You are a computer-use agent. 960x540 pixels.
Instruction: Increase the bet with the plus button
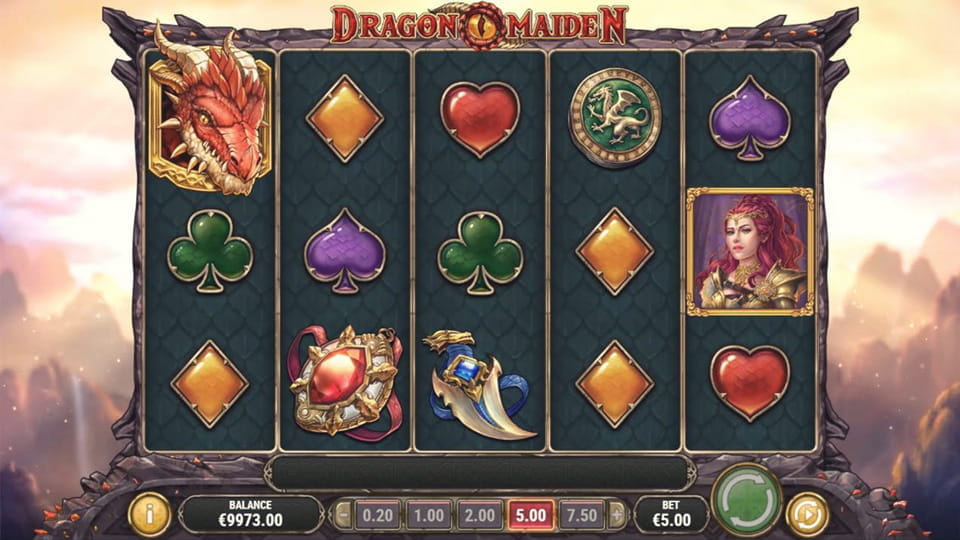616,515
